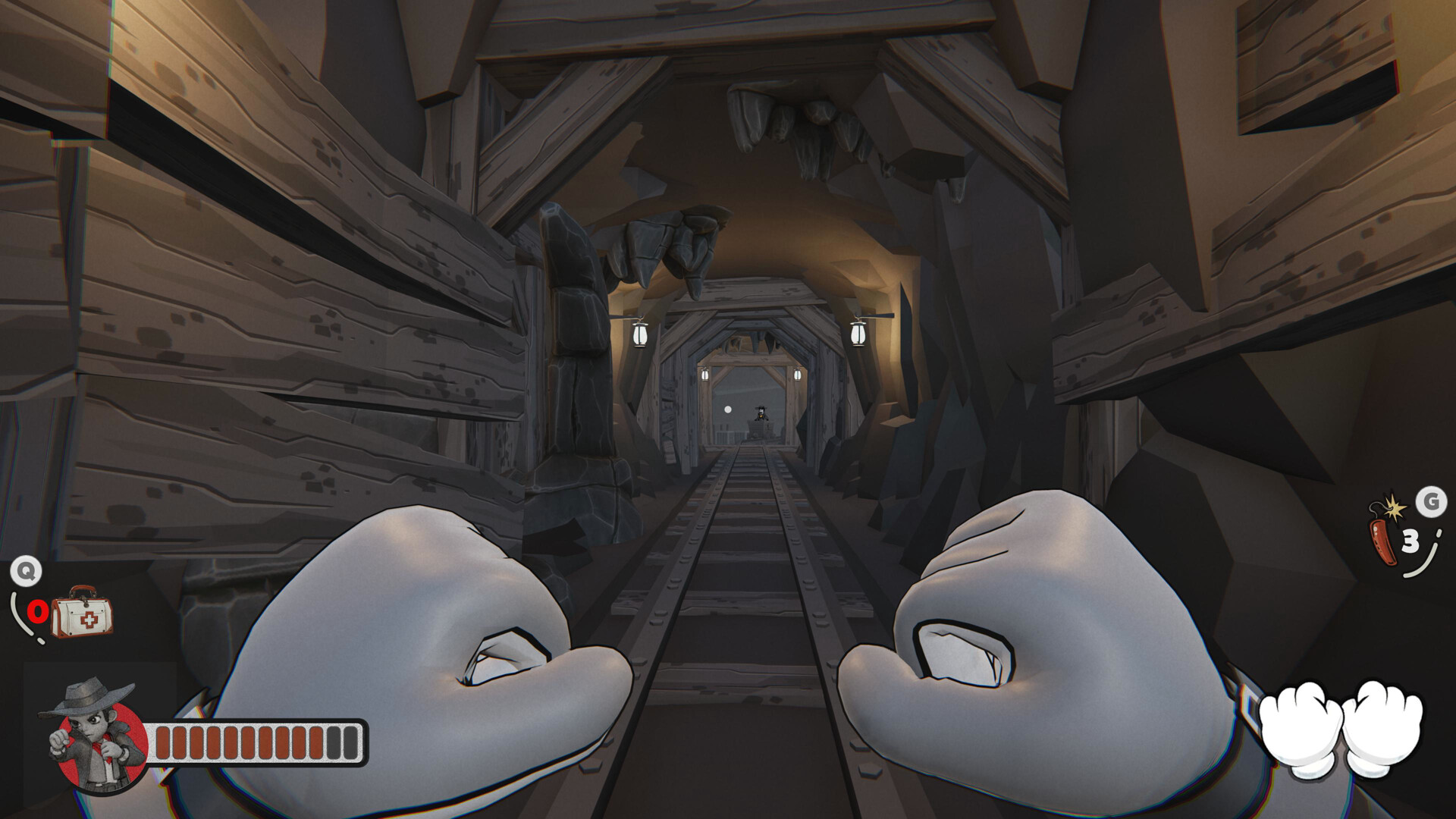Screen dimensions: 1456x819
Task: Click the distant enemy standing on the tracks
Action: click(761, 413)
